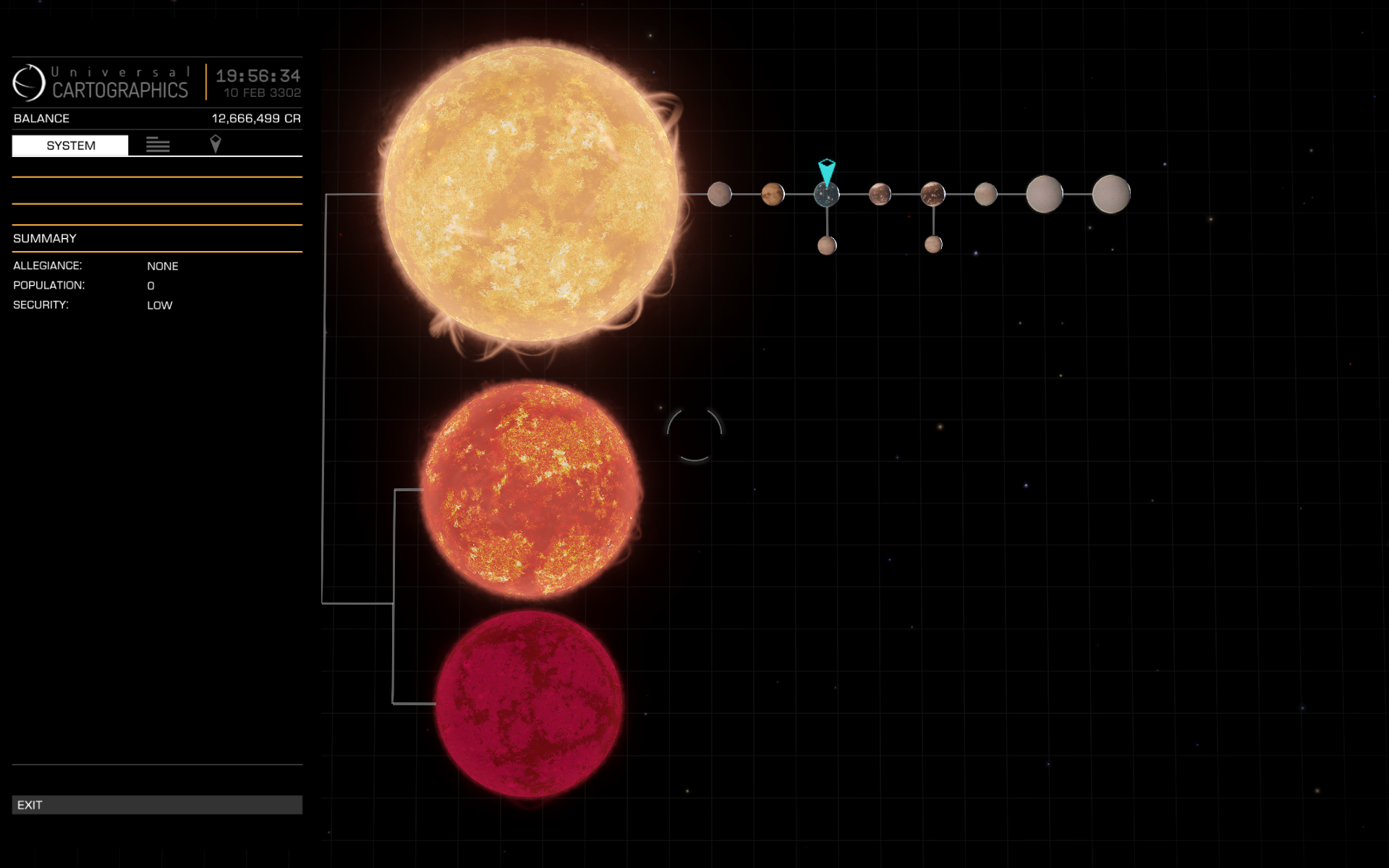The image size is (1389, 868).
Task: Select the orange-red lava-textured star
Action: coord(530,490)
